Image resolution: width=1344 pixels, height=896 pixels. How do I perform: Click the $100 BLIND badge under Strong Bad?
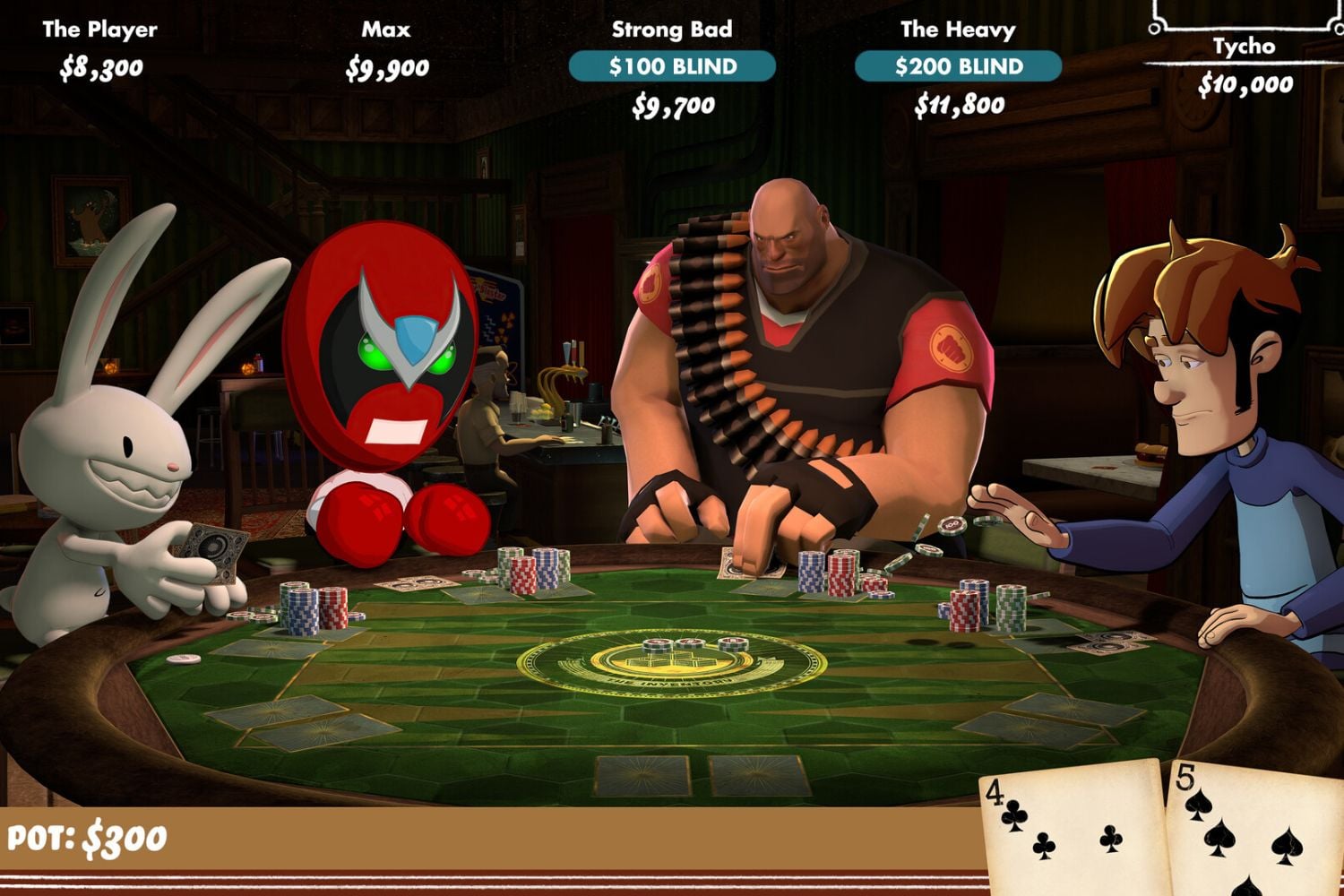coord(672,65)
